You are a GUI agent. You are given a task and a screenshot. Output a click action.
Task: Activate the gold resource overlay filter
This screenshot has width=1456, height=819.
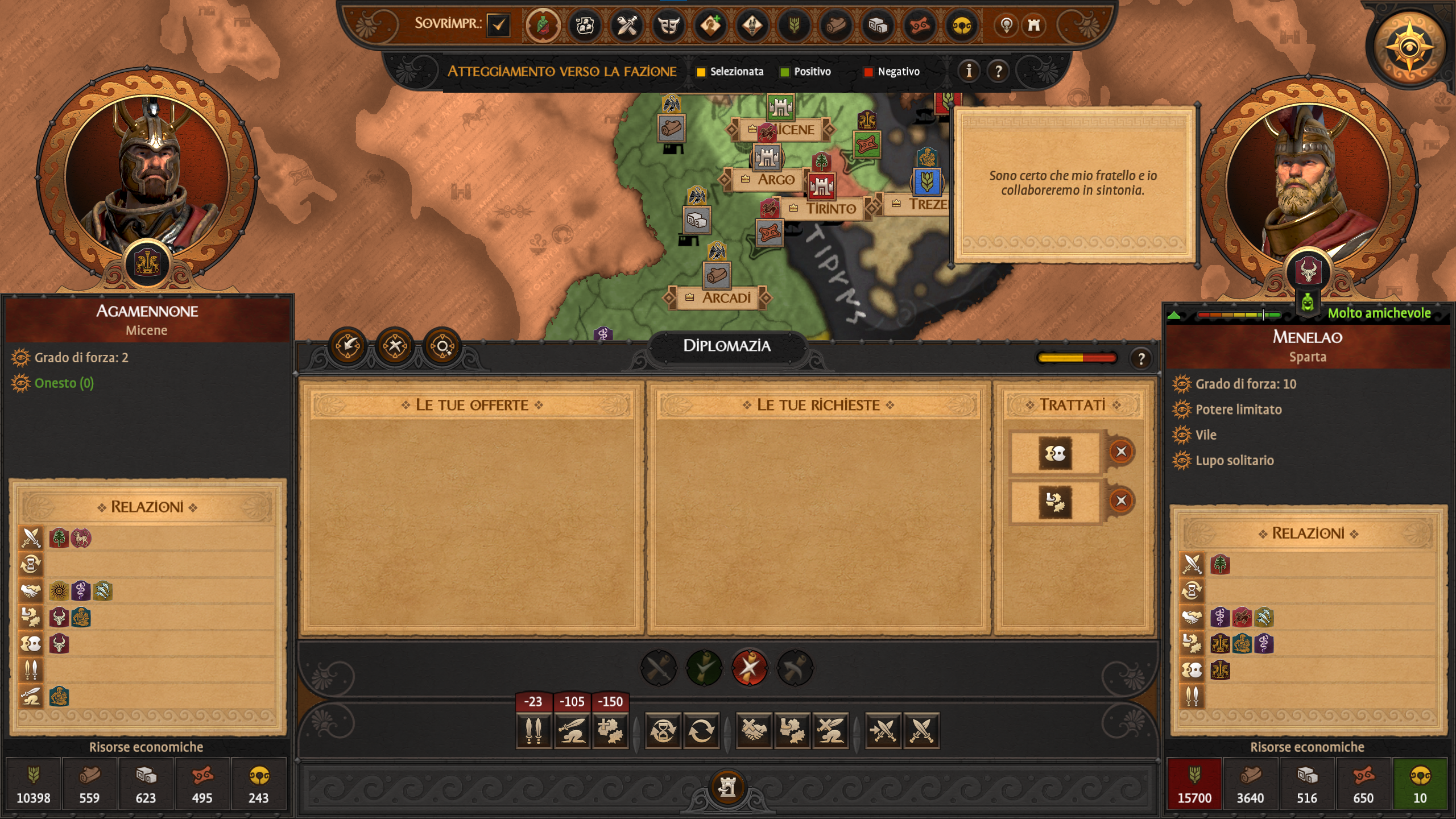click(x=961, y=25)
